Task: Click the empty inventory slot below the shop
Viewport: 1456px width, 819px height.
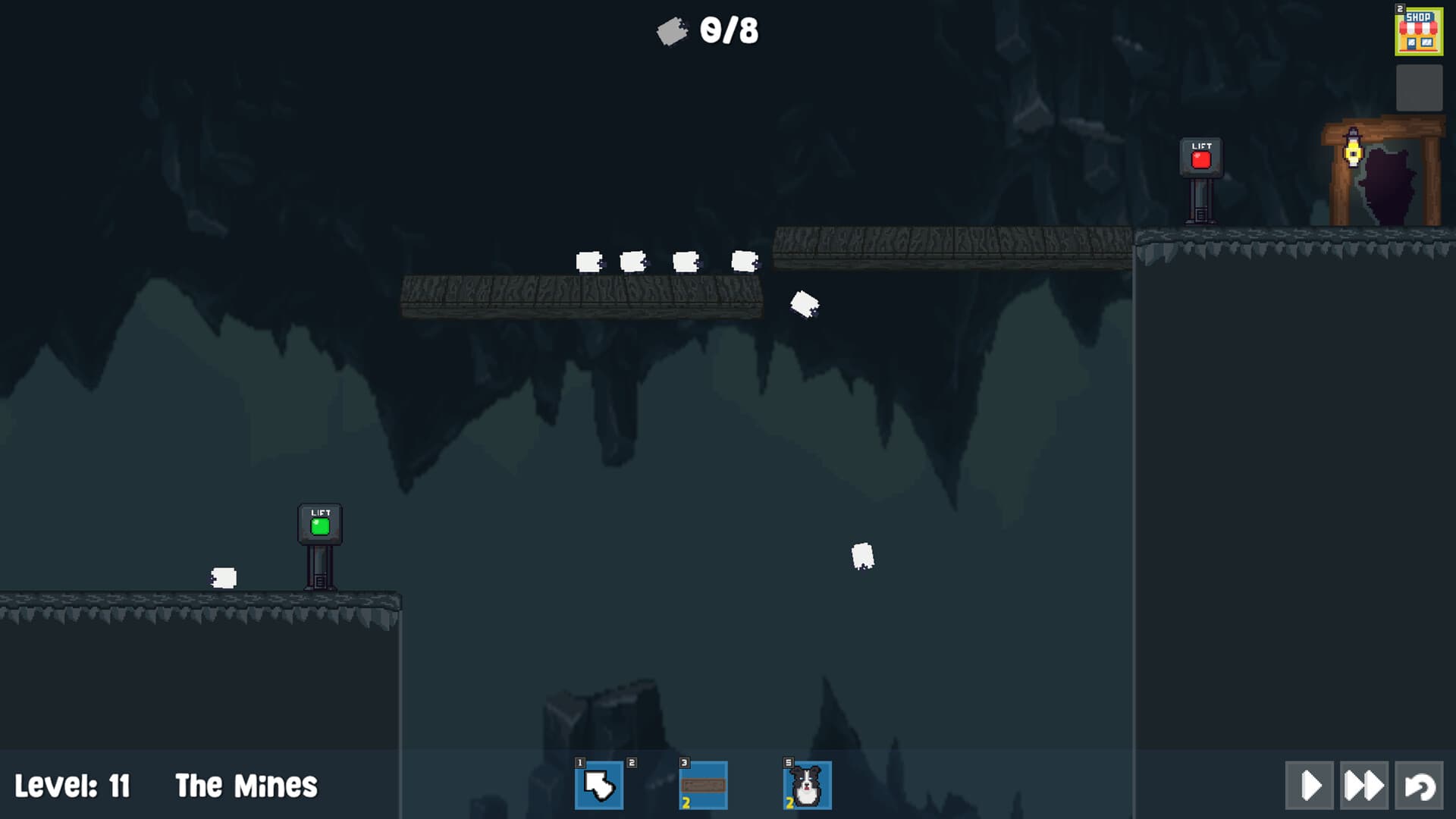Action: (1420, 86)
